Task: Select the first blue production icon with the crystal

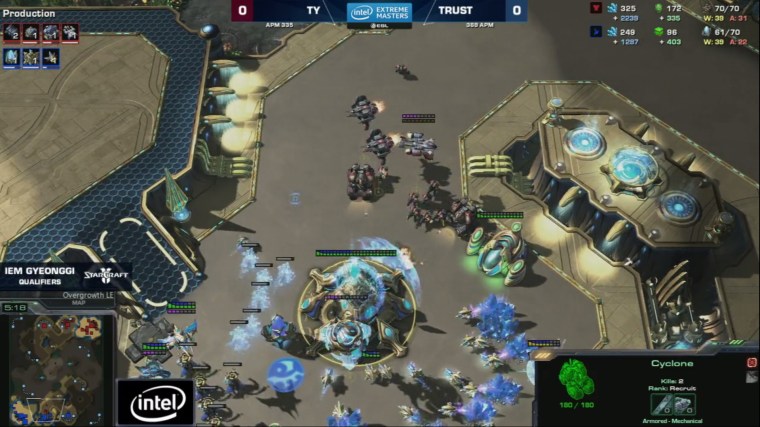Action: point(11,57)
